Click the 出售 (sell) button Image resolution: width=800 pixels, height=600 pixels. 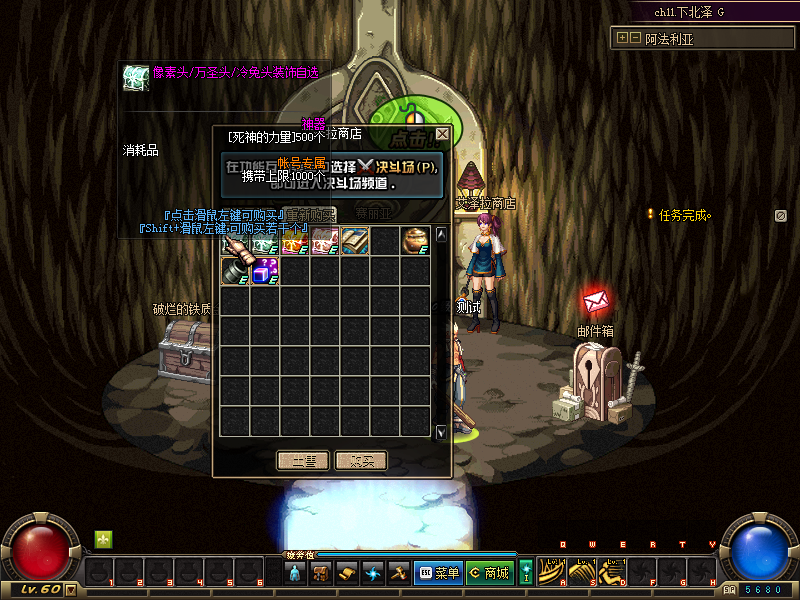click(x=303, y=461)
